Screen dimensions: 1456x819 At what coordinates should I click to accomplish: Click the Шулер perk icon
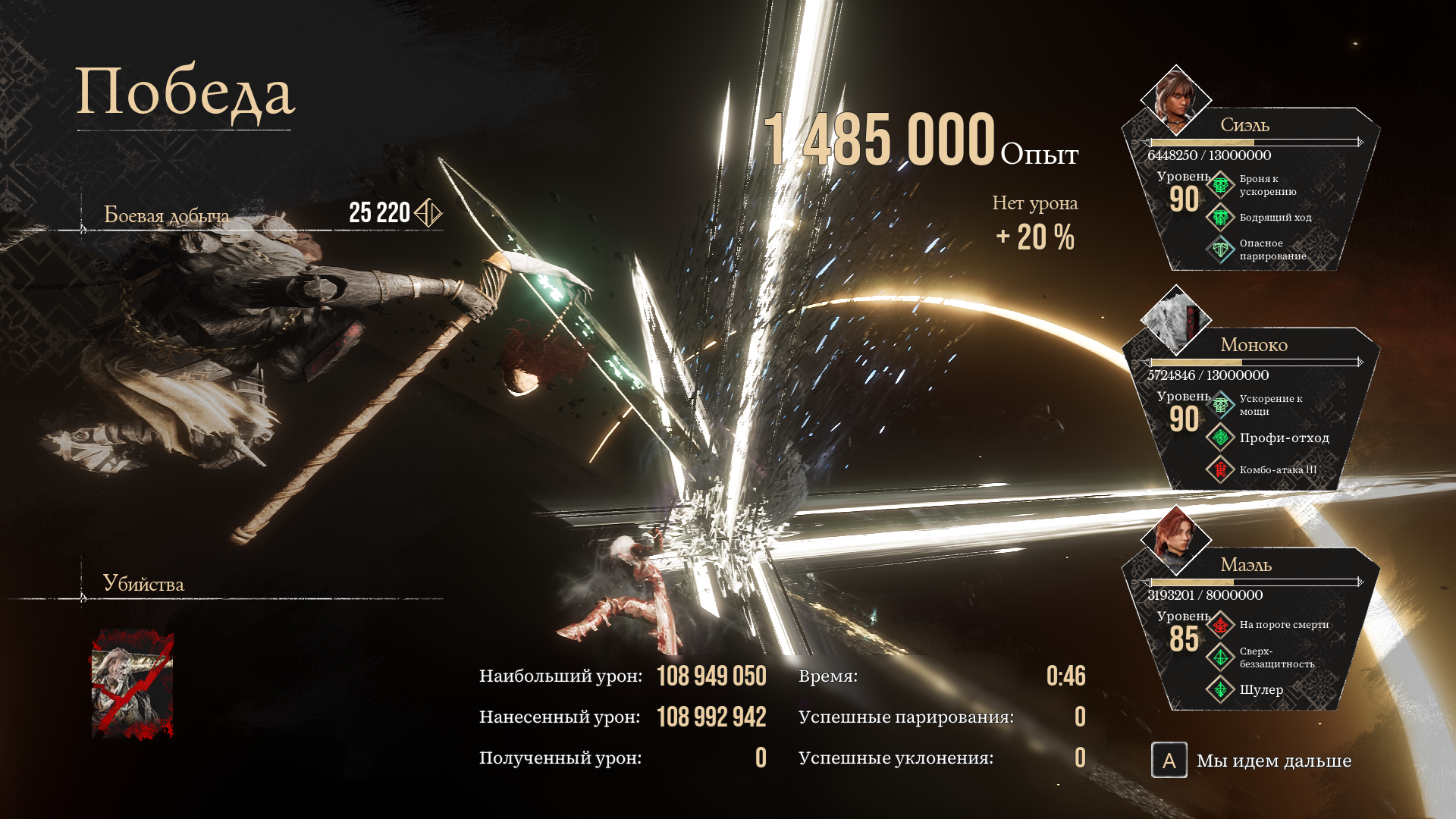tap(1220, 691)
